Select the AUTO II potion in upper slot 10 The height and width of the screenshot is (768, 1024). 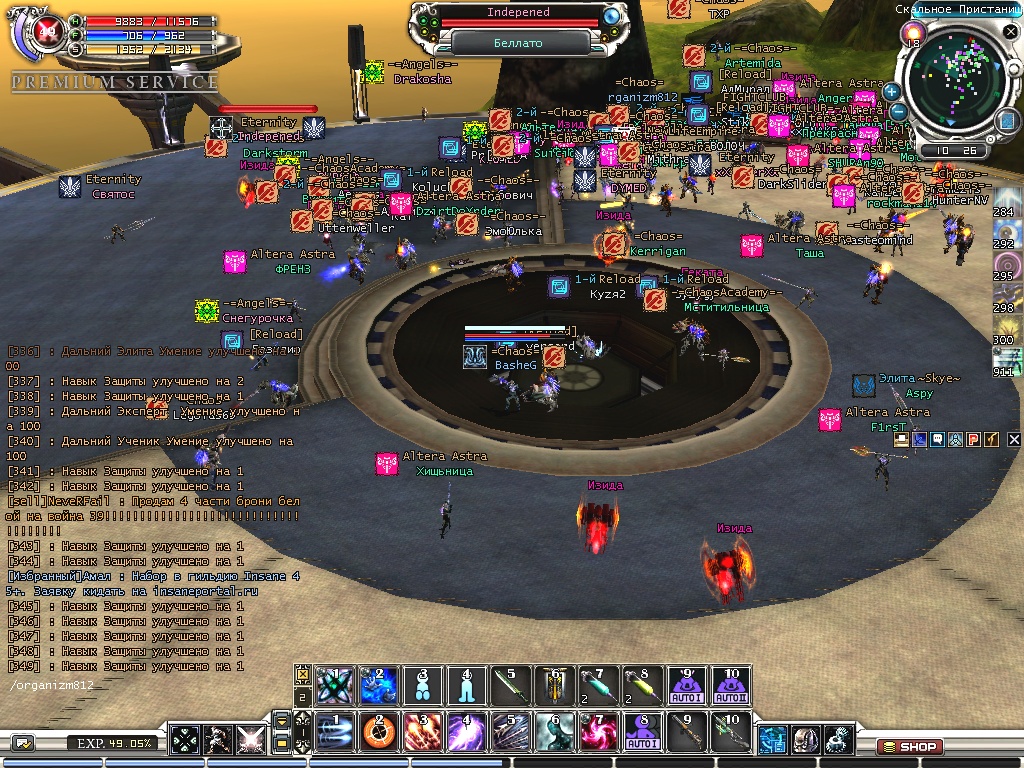point(730,685)
